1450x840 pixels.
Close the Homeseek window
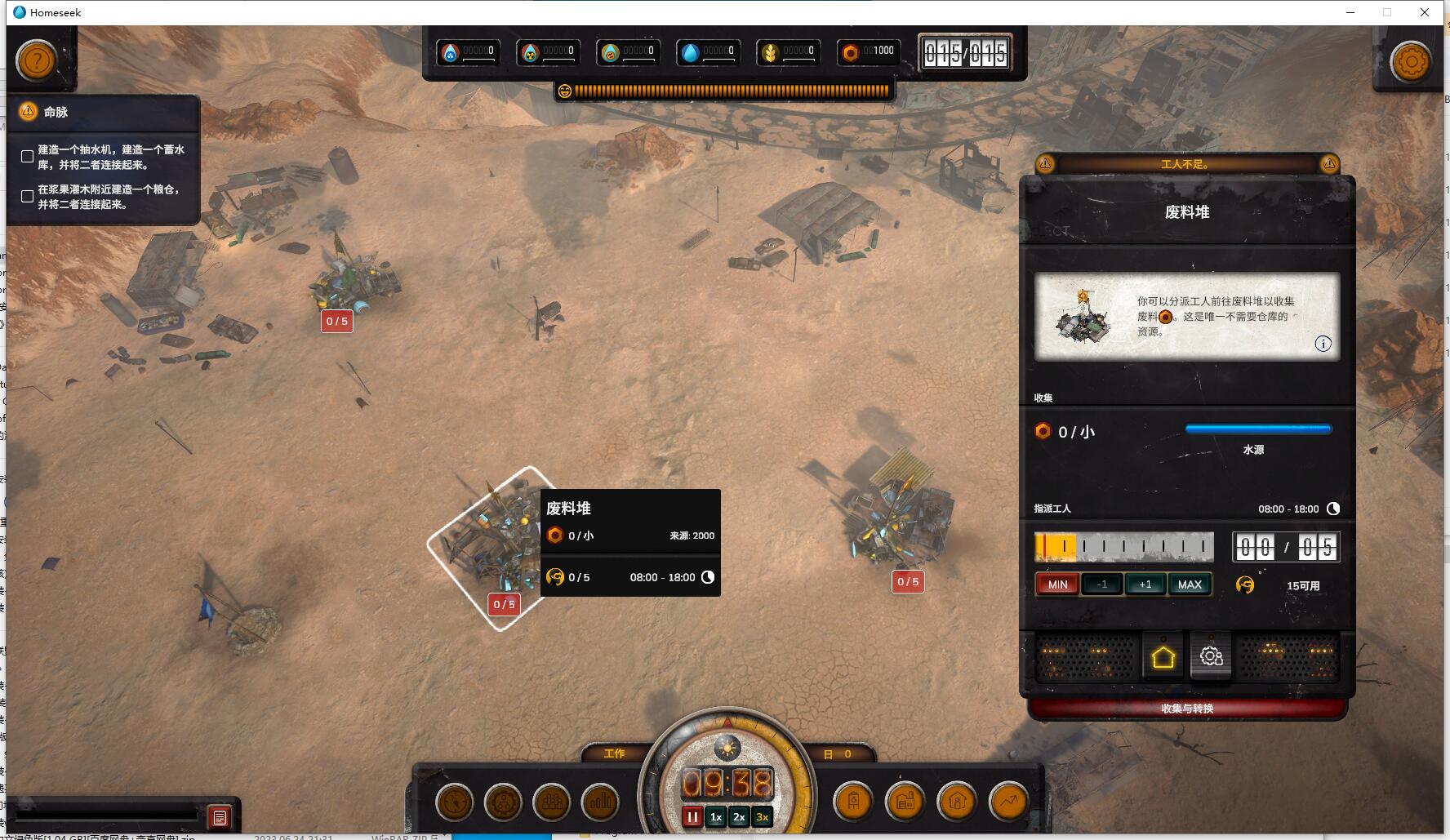click(1425, 12)
